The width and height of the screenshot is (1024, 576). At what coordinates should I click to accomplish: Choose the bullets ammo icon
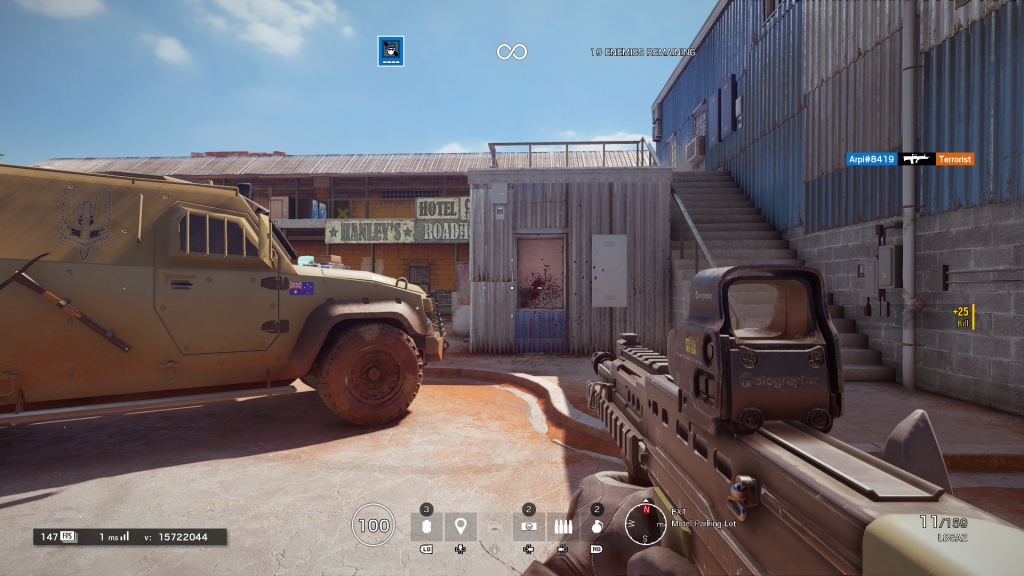point(562,526)
